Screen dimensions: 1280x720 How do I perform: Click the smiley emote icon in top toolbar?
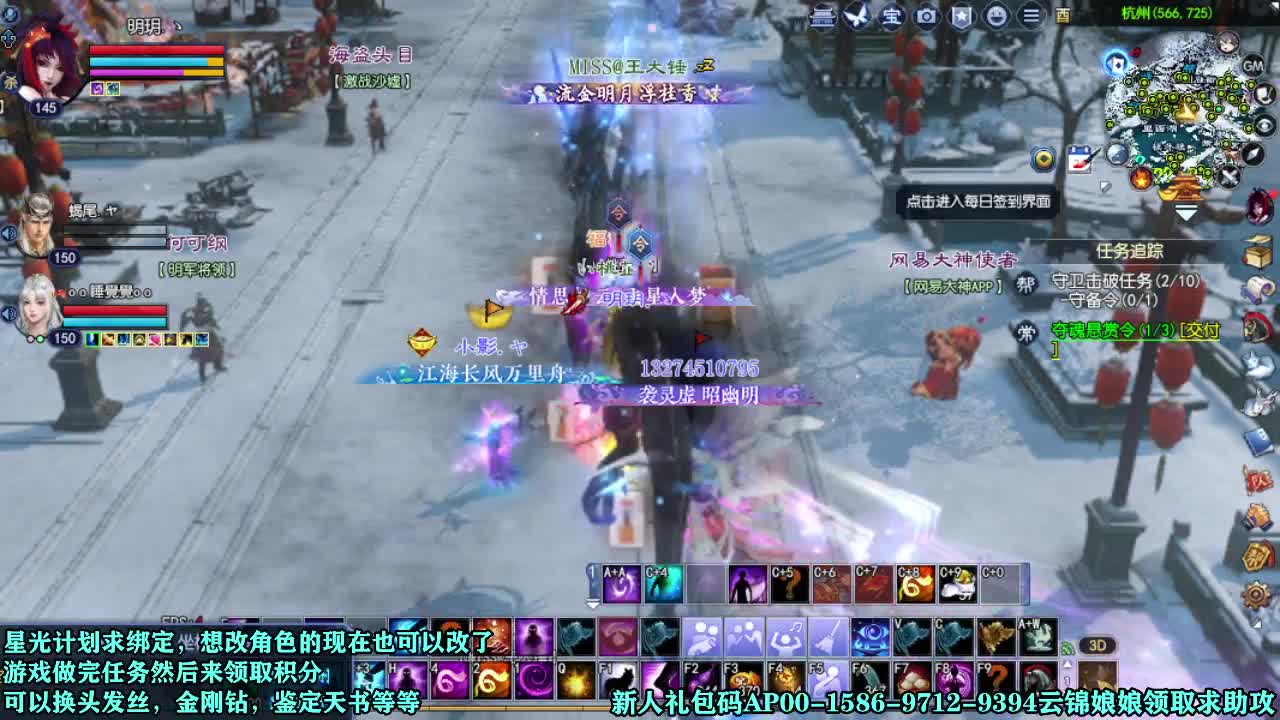pyautogui.click(x=997, y=16)
